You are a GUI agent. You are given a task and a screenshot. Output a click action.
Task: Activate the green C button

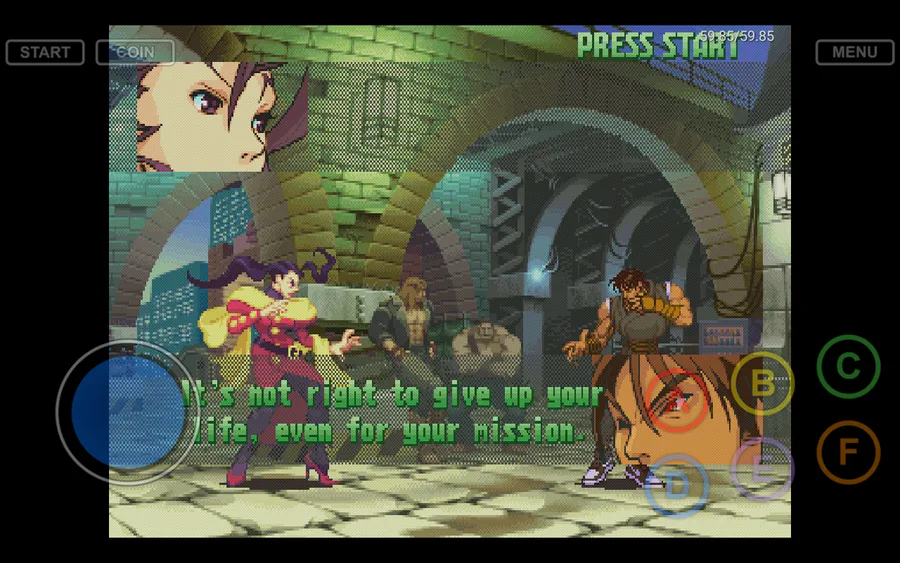(848, 366)
